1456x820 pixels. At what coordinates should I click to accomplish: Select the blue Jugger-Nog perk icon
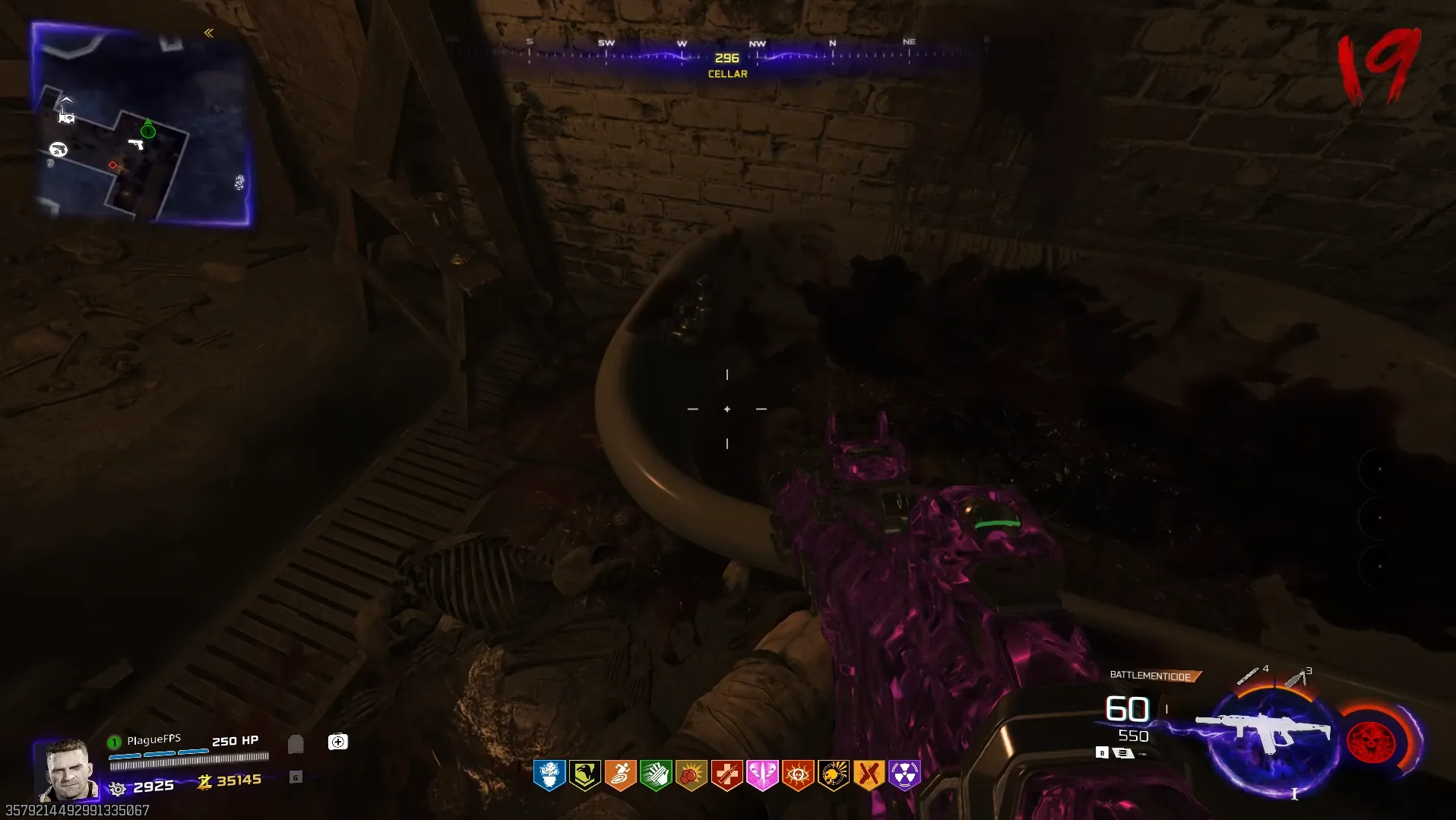[549, 775]
